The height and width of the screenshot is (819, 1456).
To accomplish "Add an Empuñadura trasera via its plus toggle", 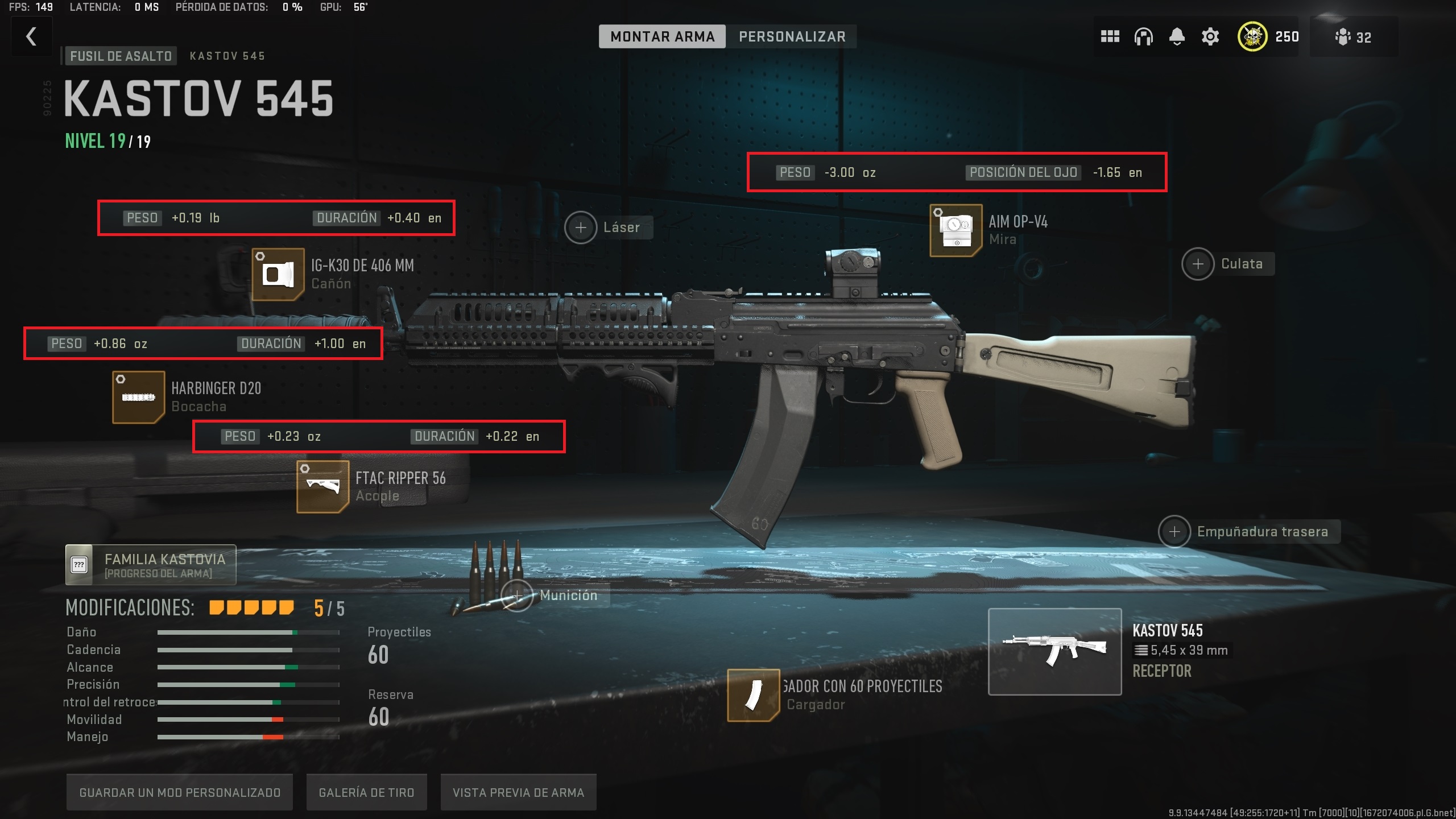I will point(1174,531).
